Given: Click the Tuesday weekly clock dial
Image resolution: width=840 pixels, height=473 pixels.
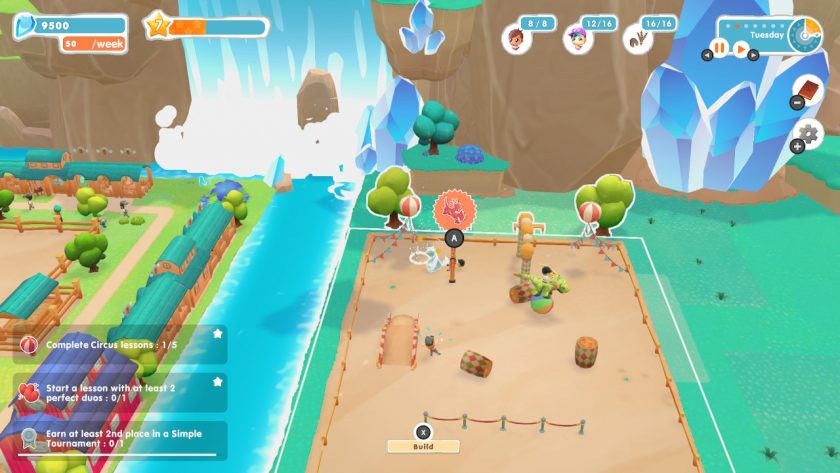Looking at the screenshot, I should (803, 35).
